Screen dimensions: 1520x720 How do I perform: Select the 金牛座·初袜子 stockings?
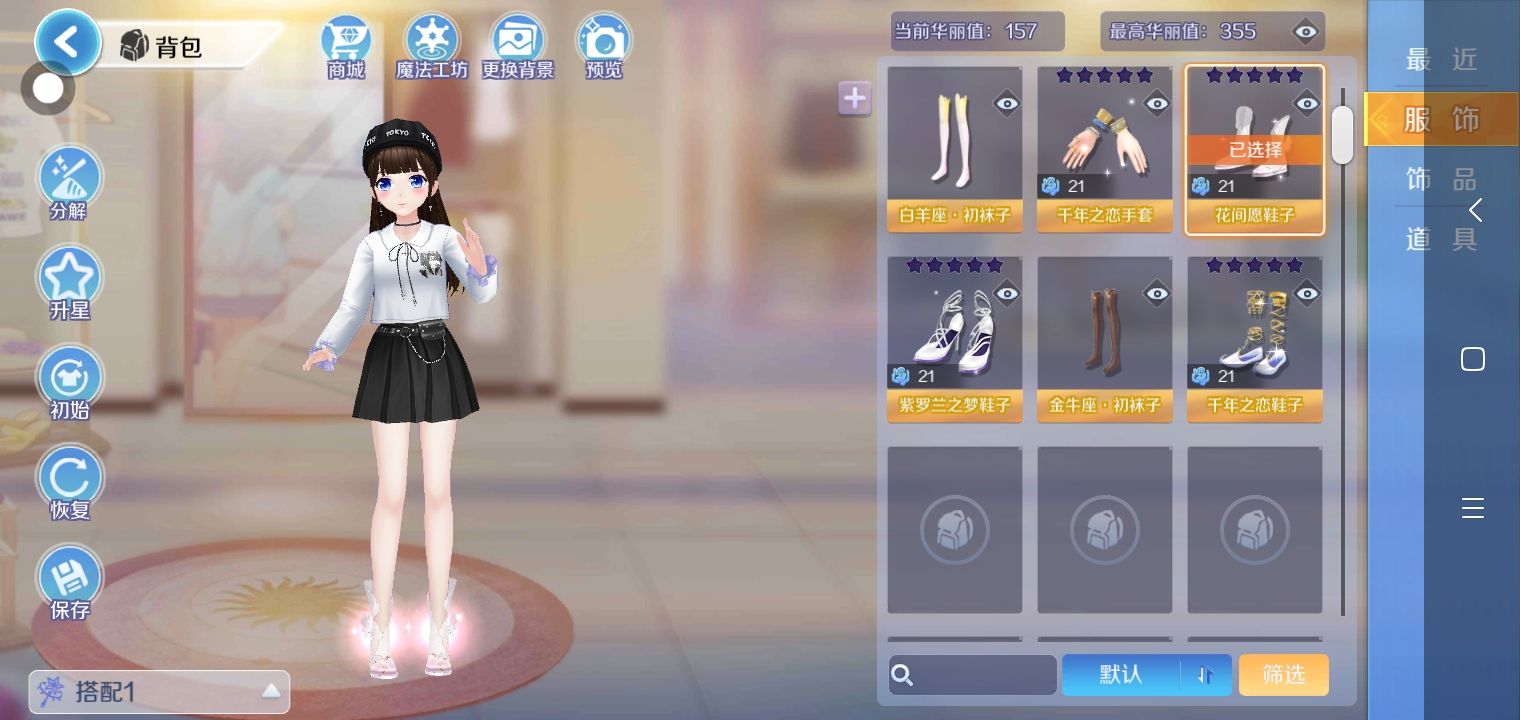click(1105, 338)
